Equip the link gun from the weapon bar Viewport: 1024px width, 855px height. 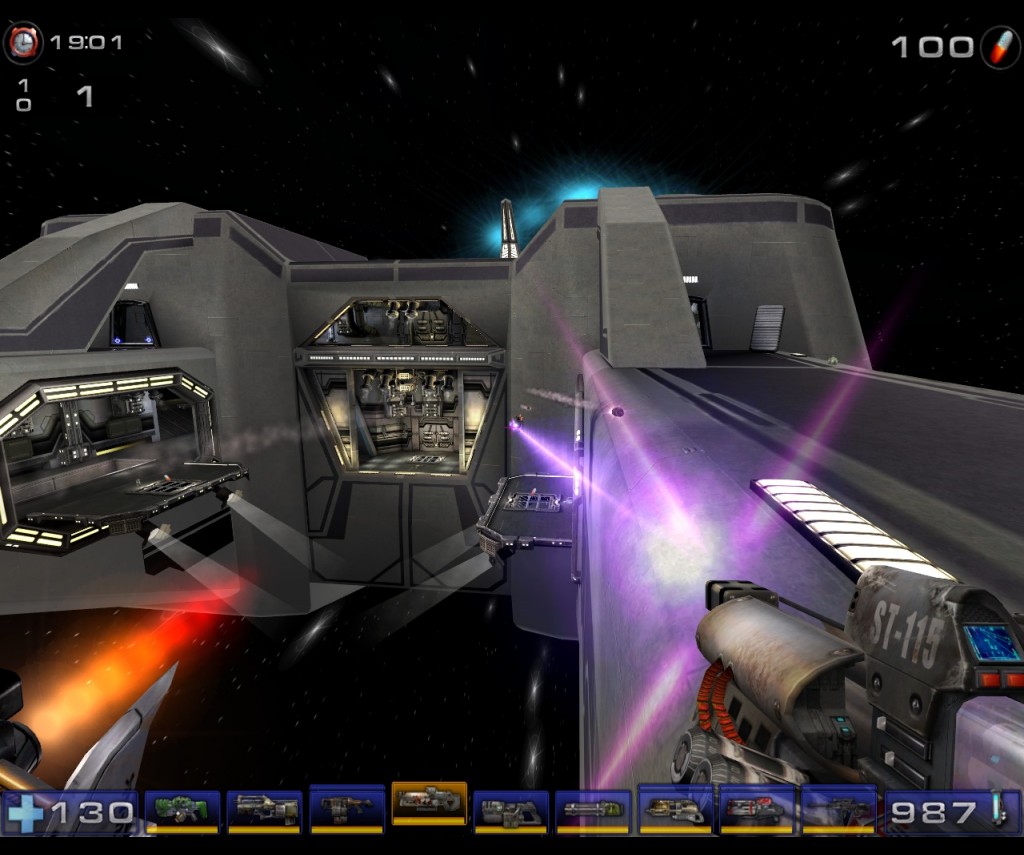point(510,809)
